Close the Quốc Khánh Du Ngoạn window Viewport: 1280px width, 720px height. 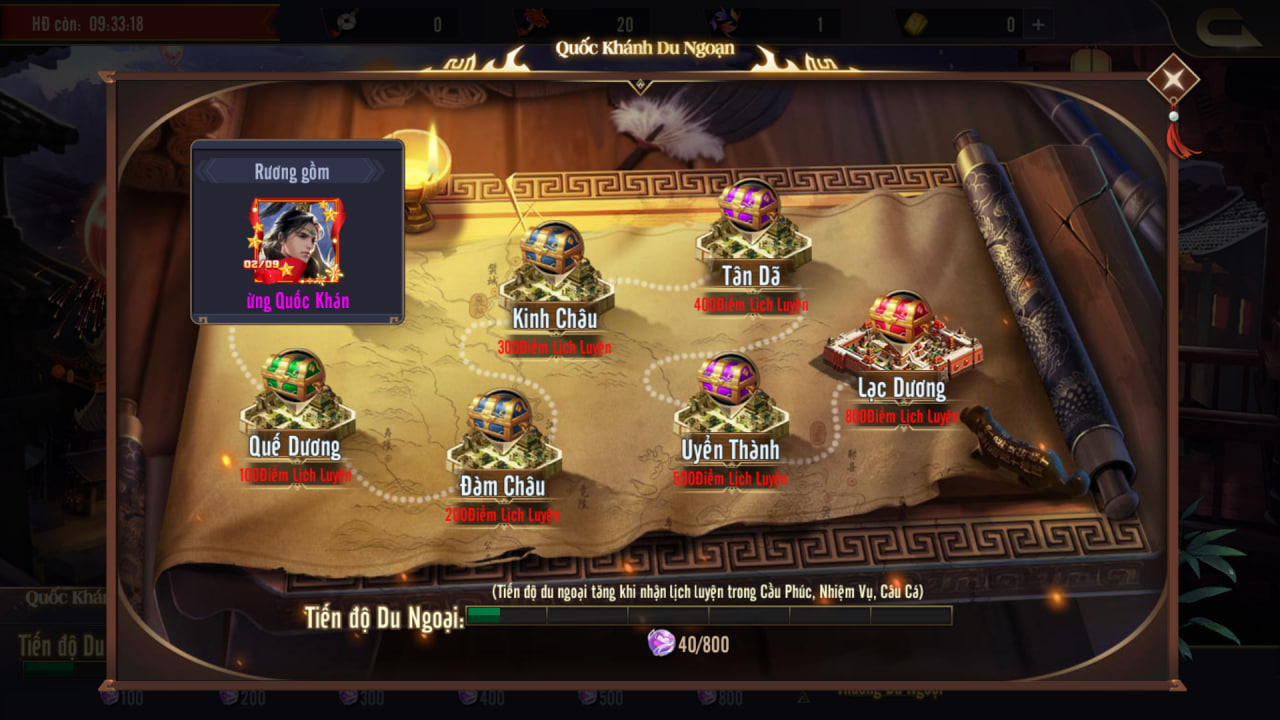coord(1173,79)
